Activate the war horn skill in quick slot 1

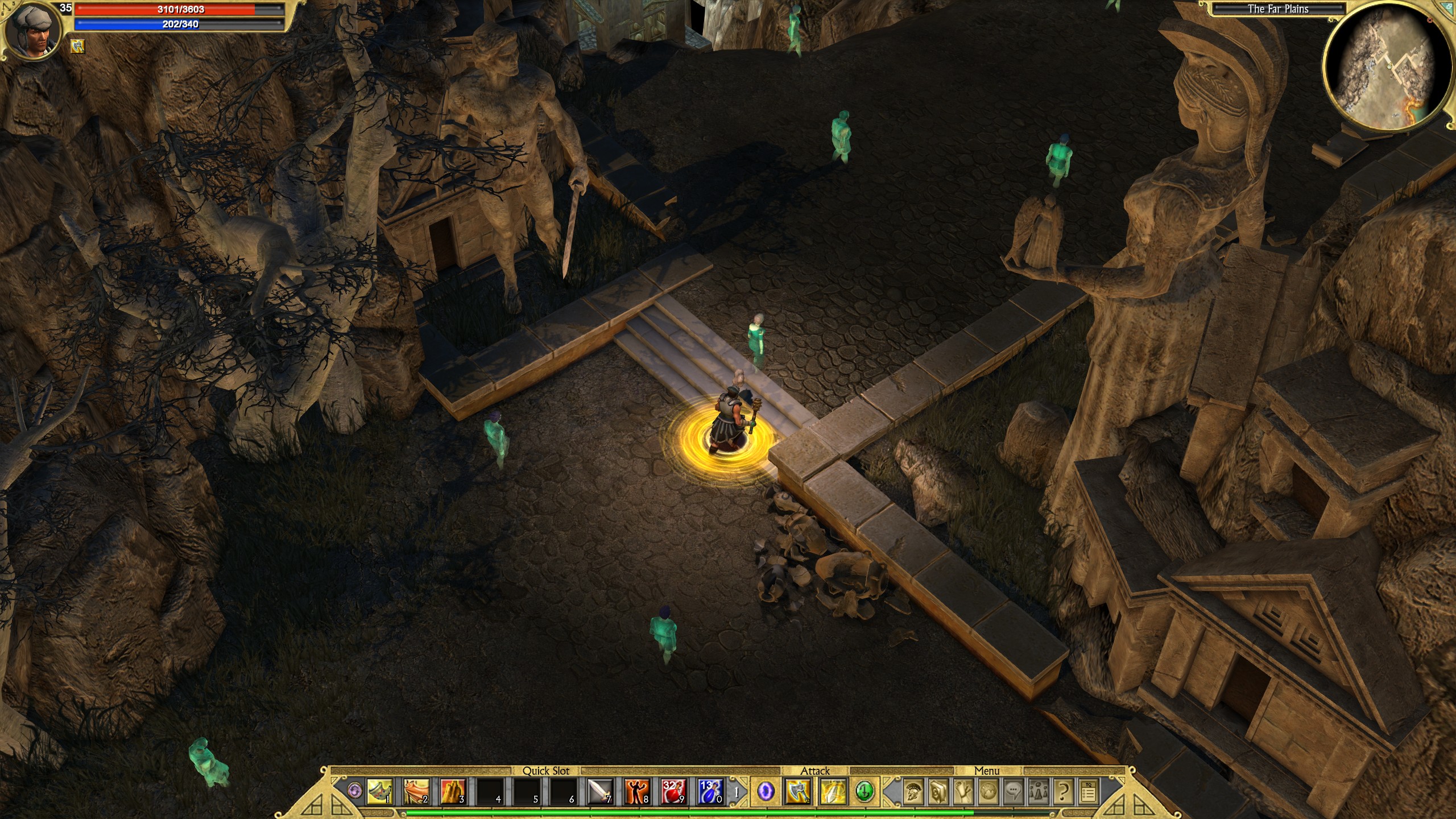[x=379, y=792]
